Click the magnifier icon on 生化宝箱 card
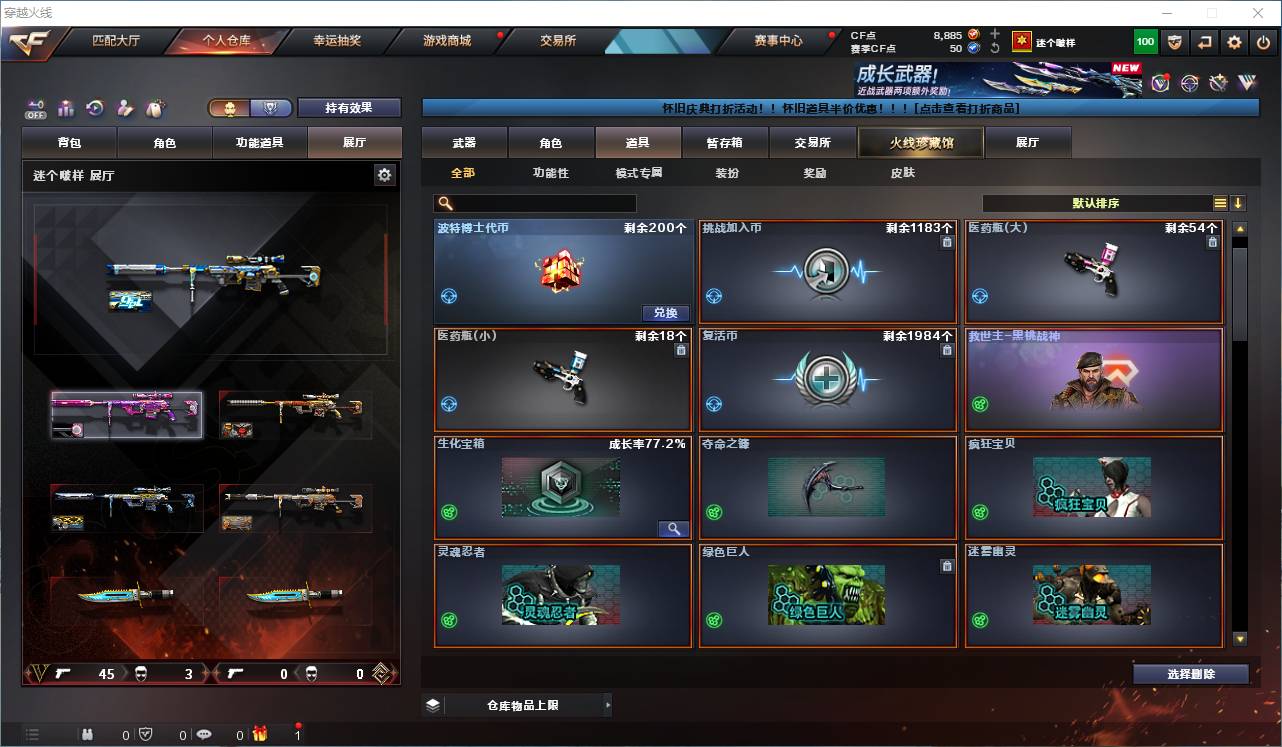This screenshot has height=747, width=1282. point(675,528)
